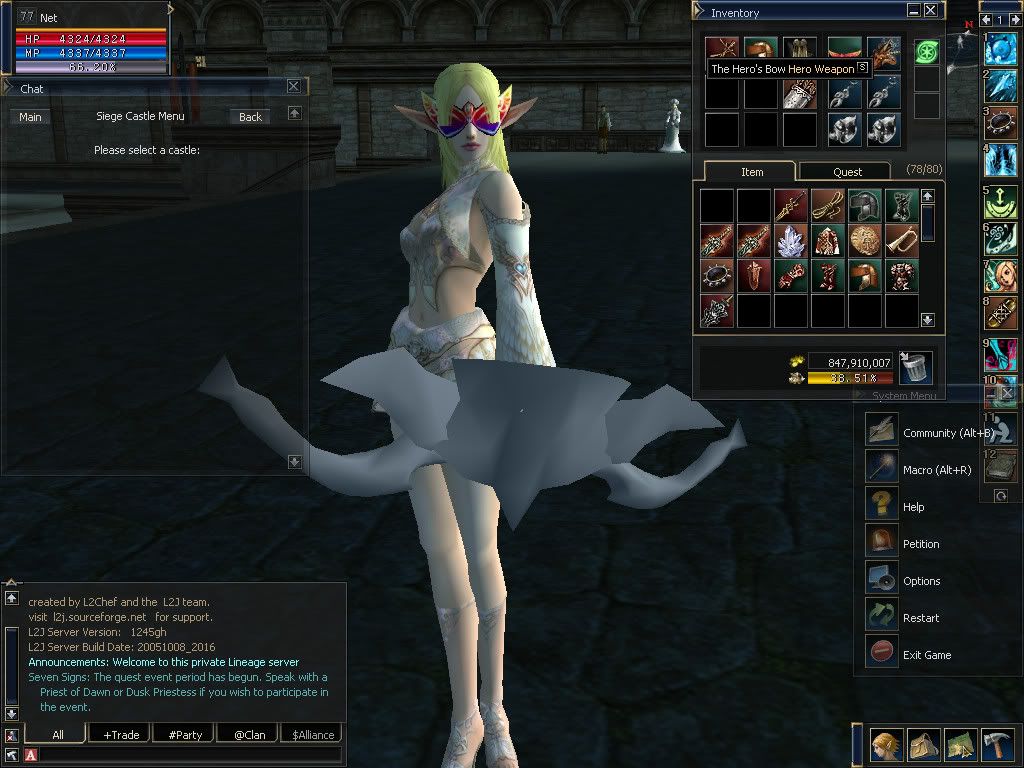This screenshot has height=768, width=1024.
Task: Open the character status face icon
Action: [x=885, y=745]
